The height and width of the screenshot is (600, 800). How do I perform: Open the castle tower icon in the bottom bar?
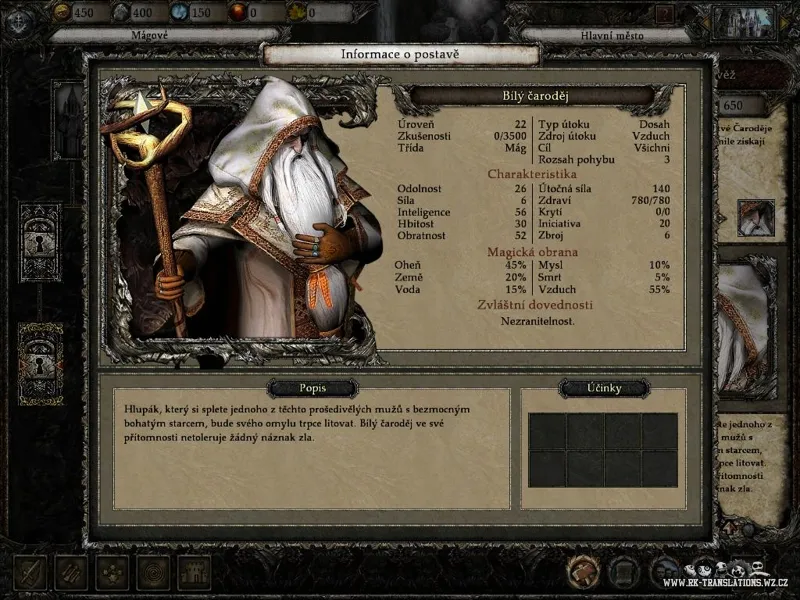194,573
